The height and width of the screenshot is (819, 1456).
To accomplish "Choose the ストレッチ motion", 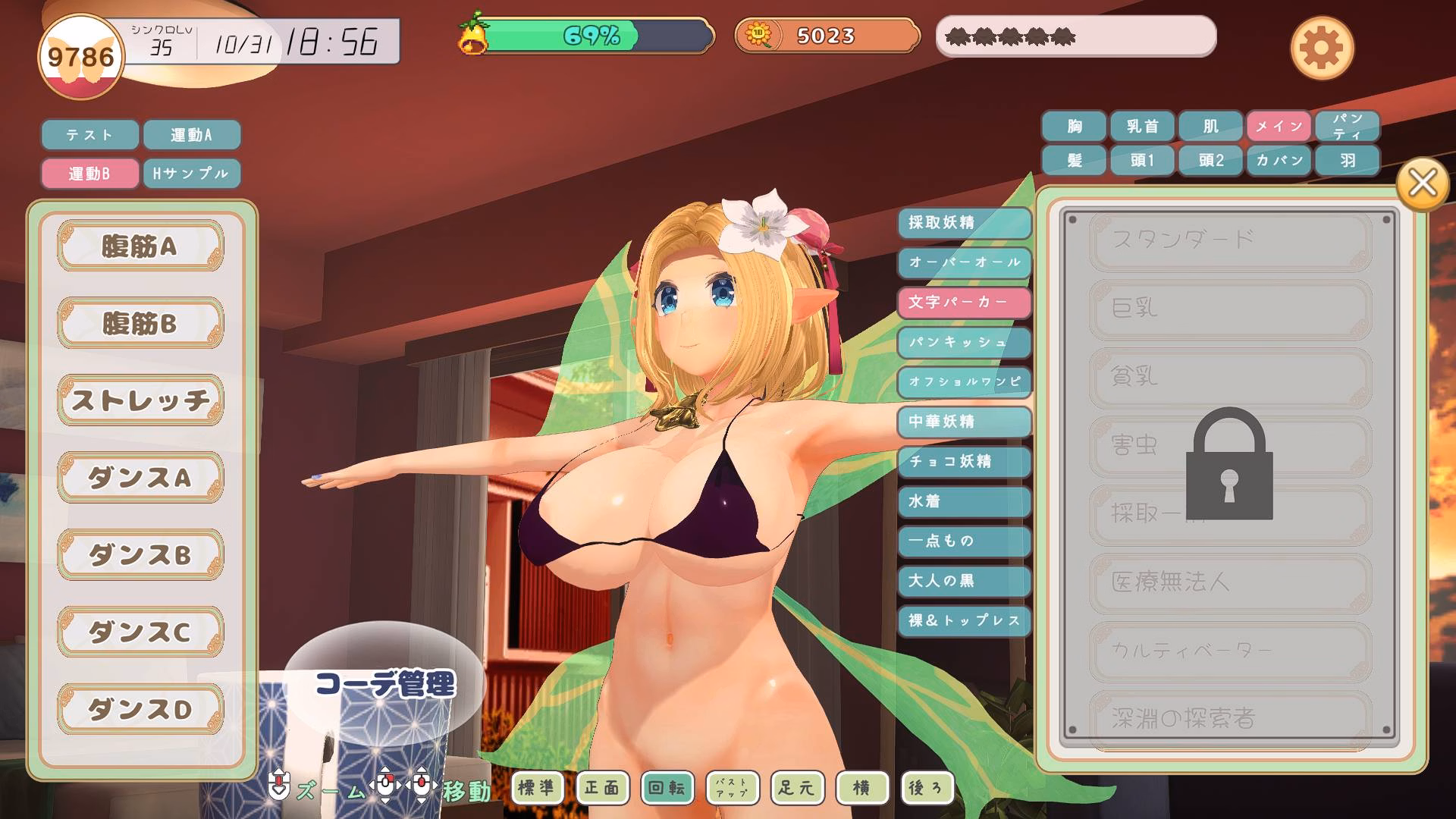I will 140,400.
